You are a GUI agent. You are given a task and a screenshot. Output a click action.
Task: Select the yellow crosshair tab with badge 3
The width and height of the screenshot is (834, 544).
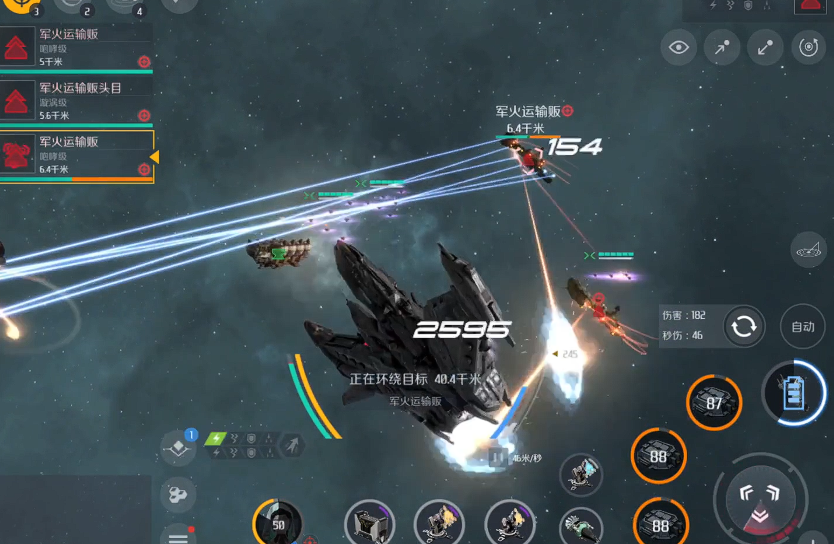click(21, 6)
